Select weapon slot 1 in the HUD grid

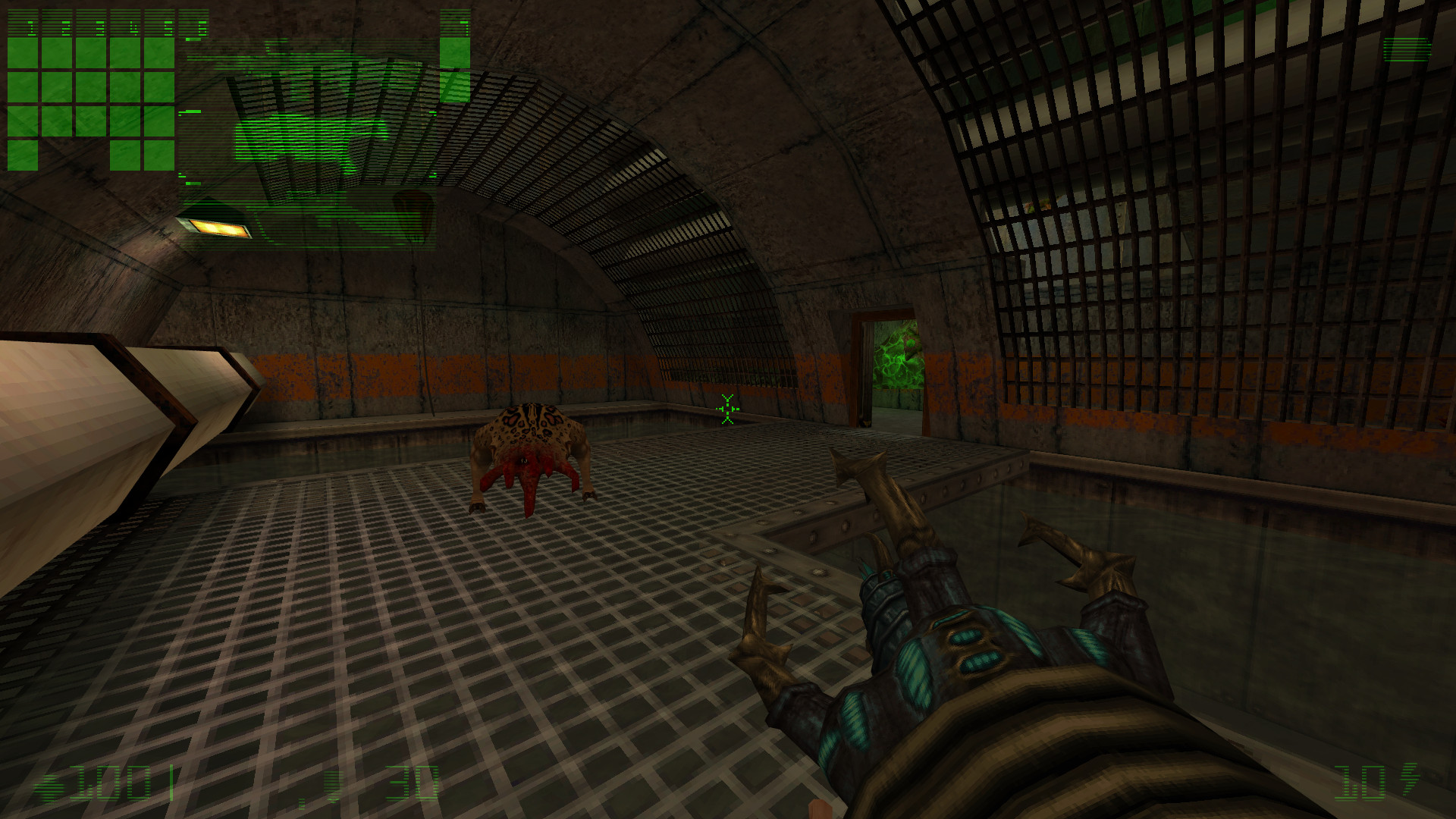tap(23, 23)
